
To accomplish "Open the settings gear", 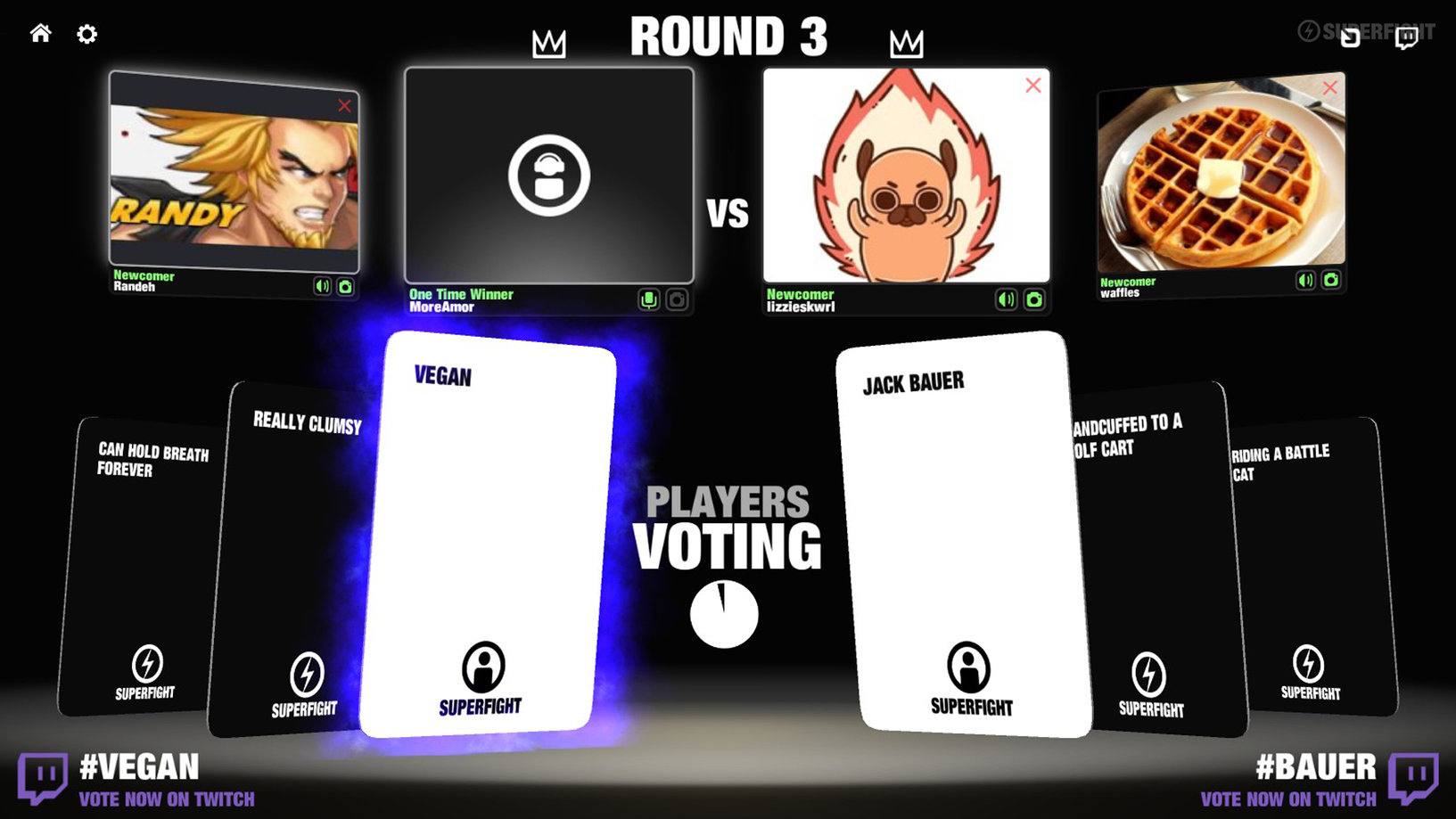I will click(x=86, y=34).
